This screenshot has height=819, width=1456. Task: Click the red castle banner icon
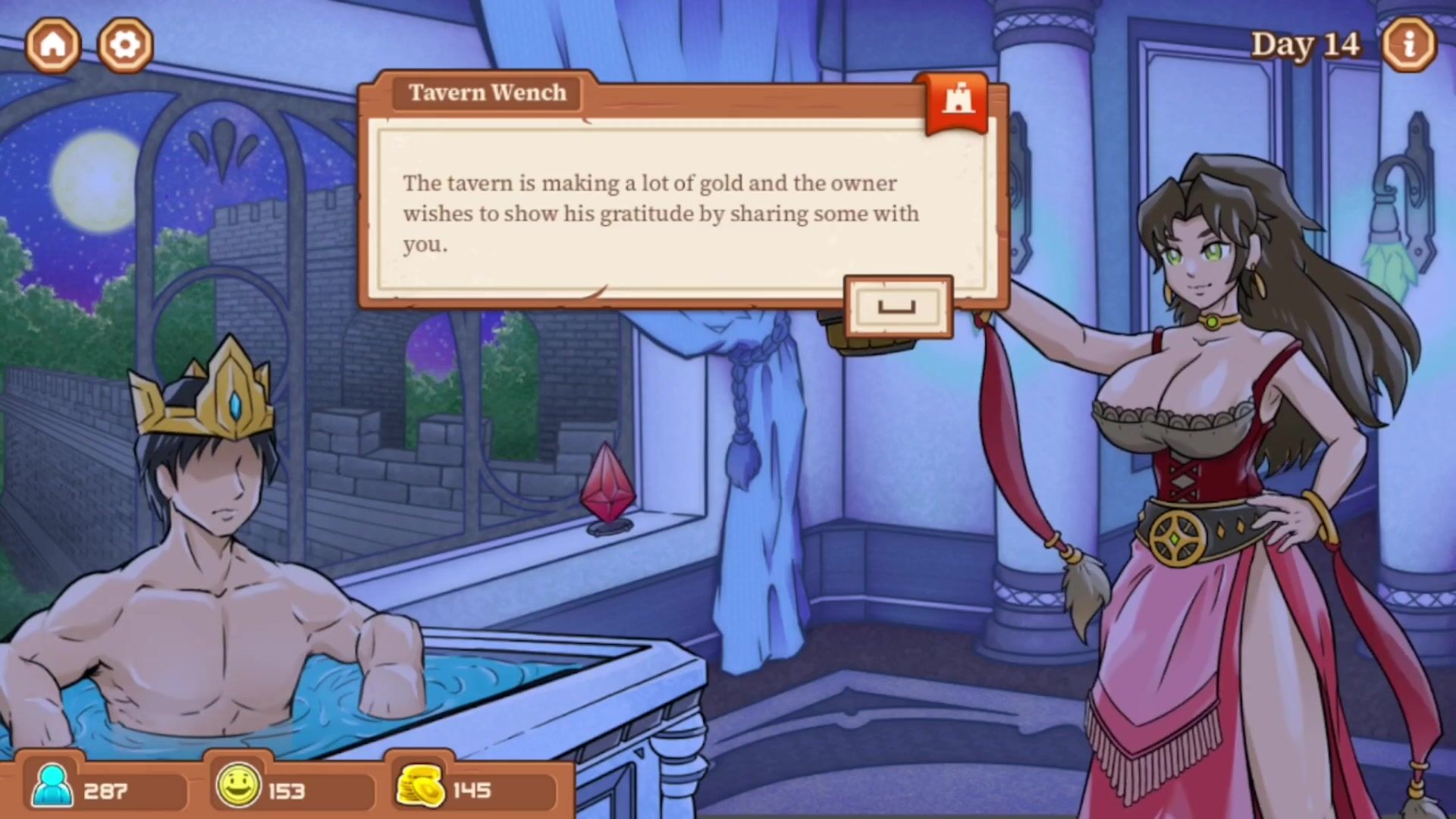pyautogui.click(x=958, y=101)
